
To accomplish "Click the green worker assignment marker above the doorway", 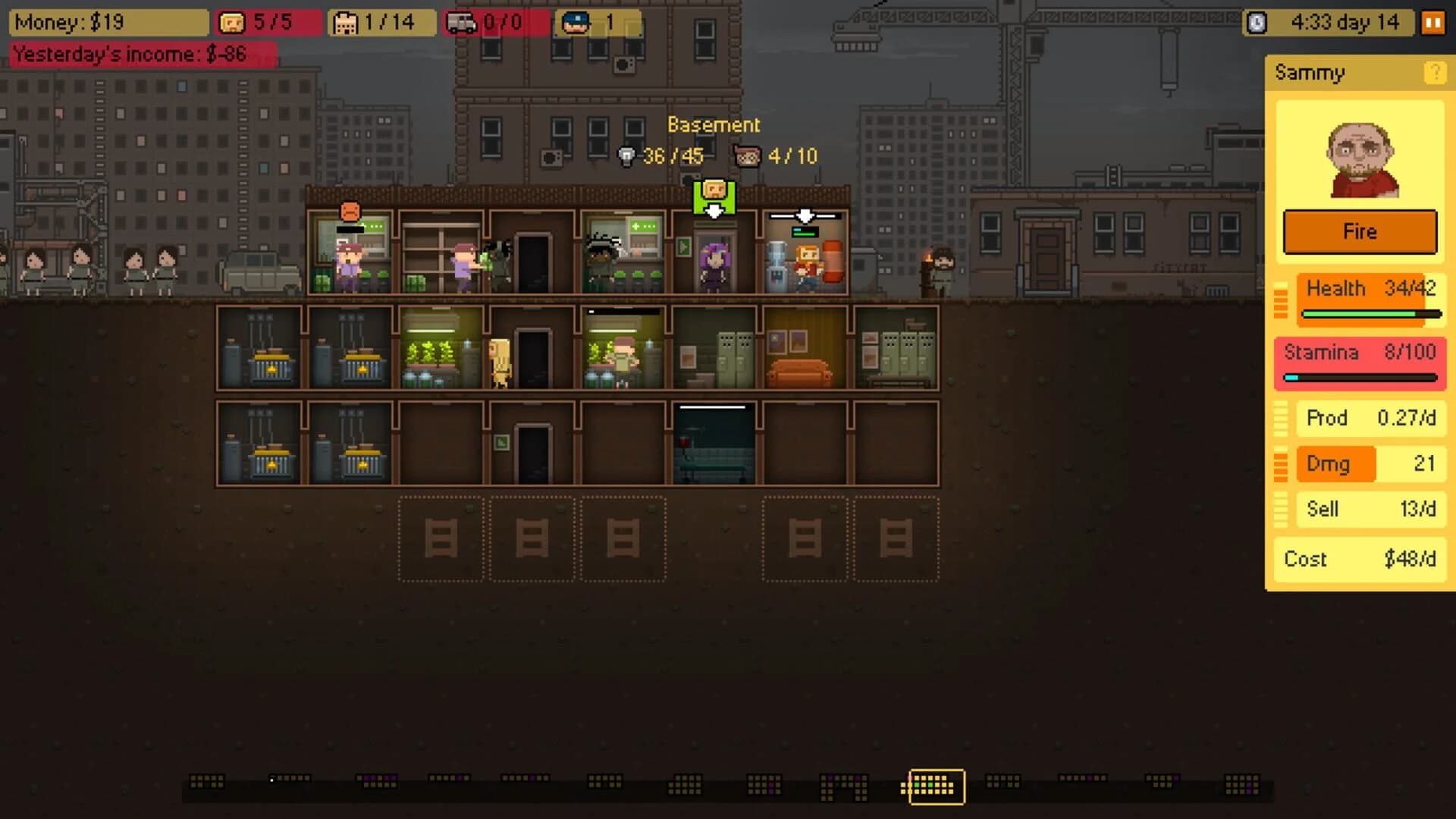I will 714,196.
